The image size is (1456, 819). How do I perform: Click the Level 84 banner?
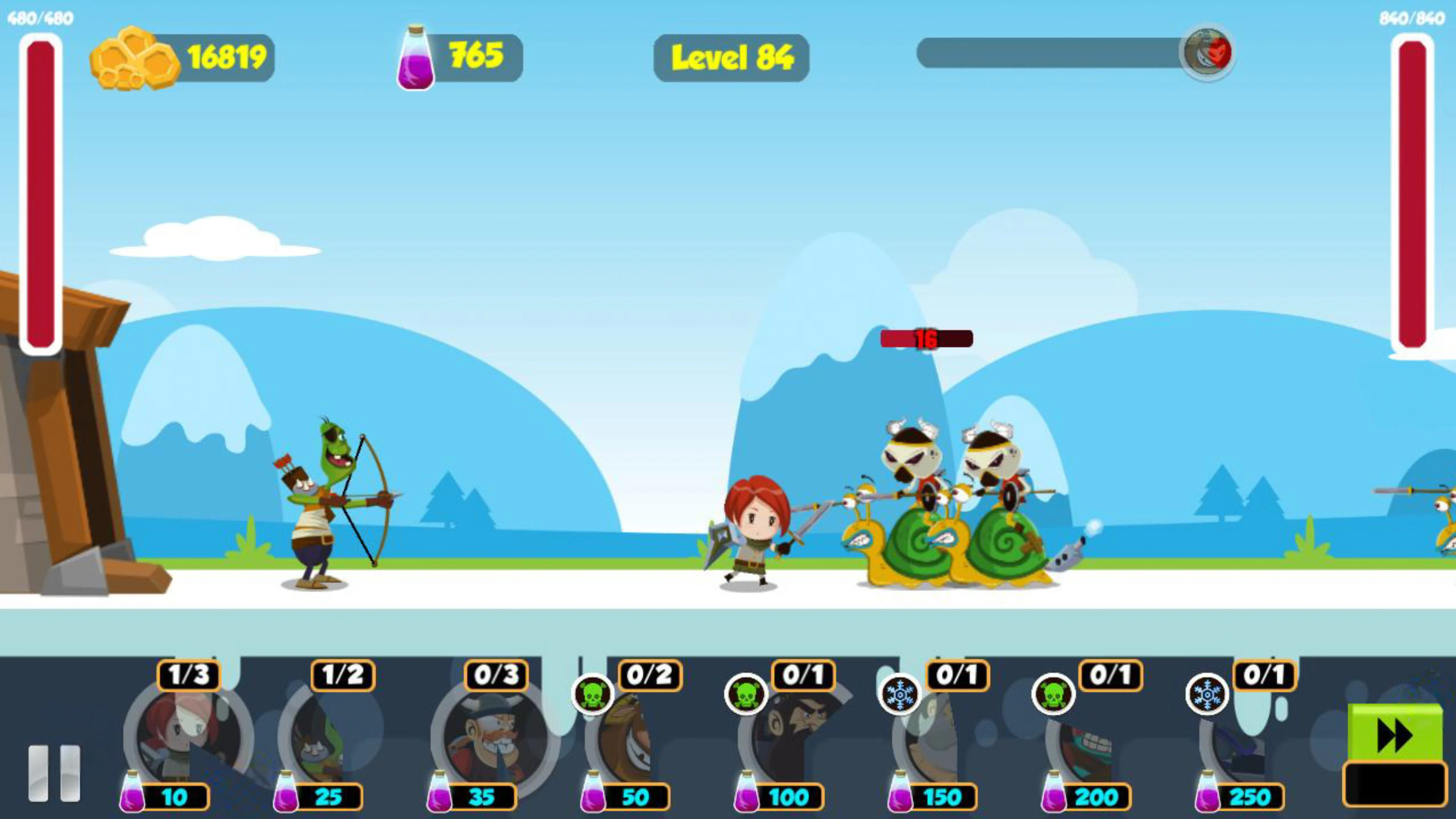point(732,56)
